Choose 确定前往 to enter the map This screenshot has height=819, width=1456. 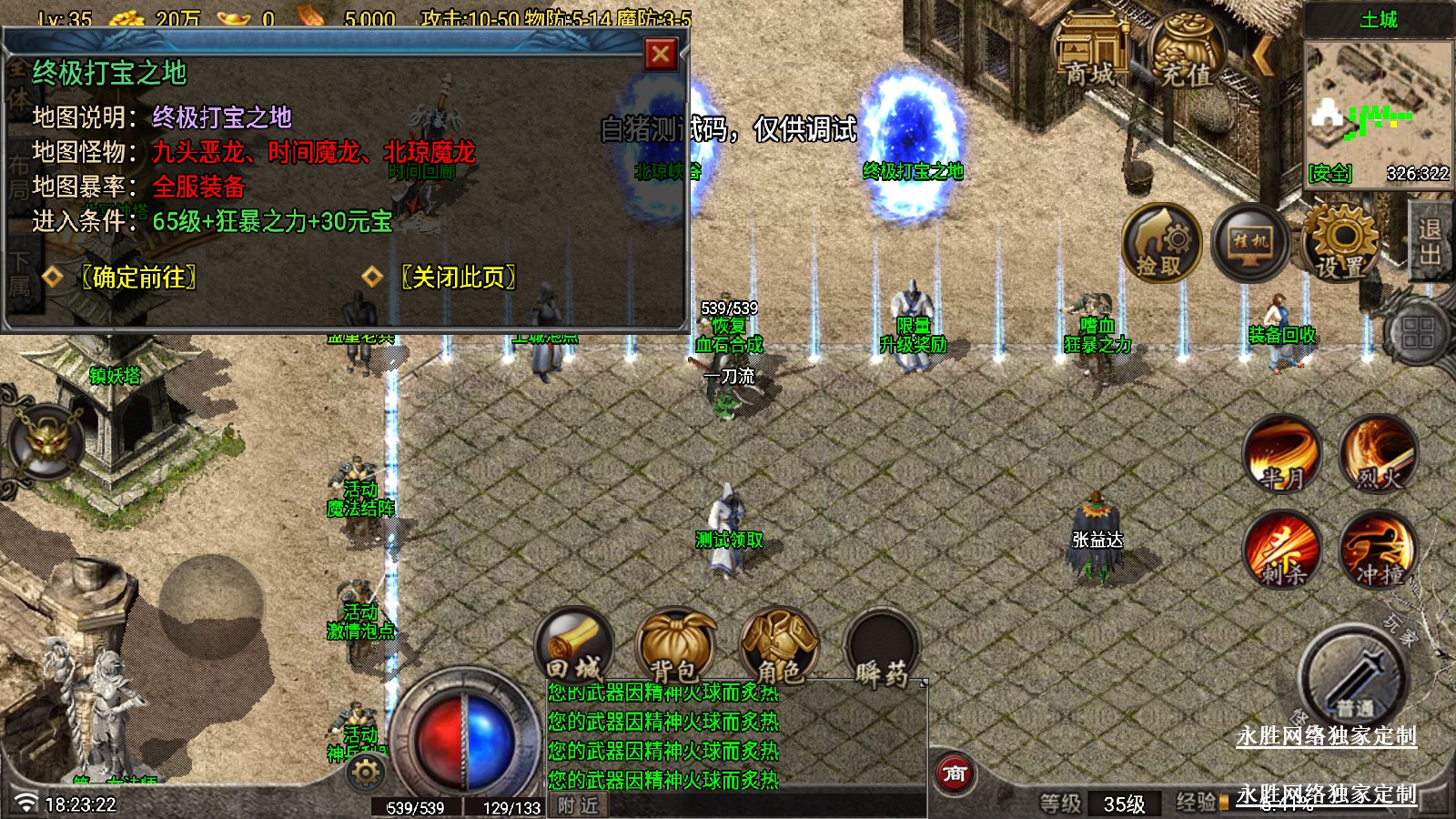point(138,277)
